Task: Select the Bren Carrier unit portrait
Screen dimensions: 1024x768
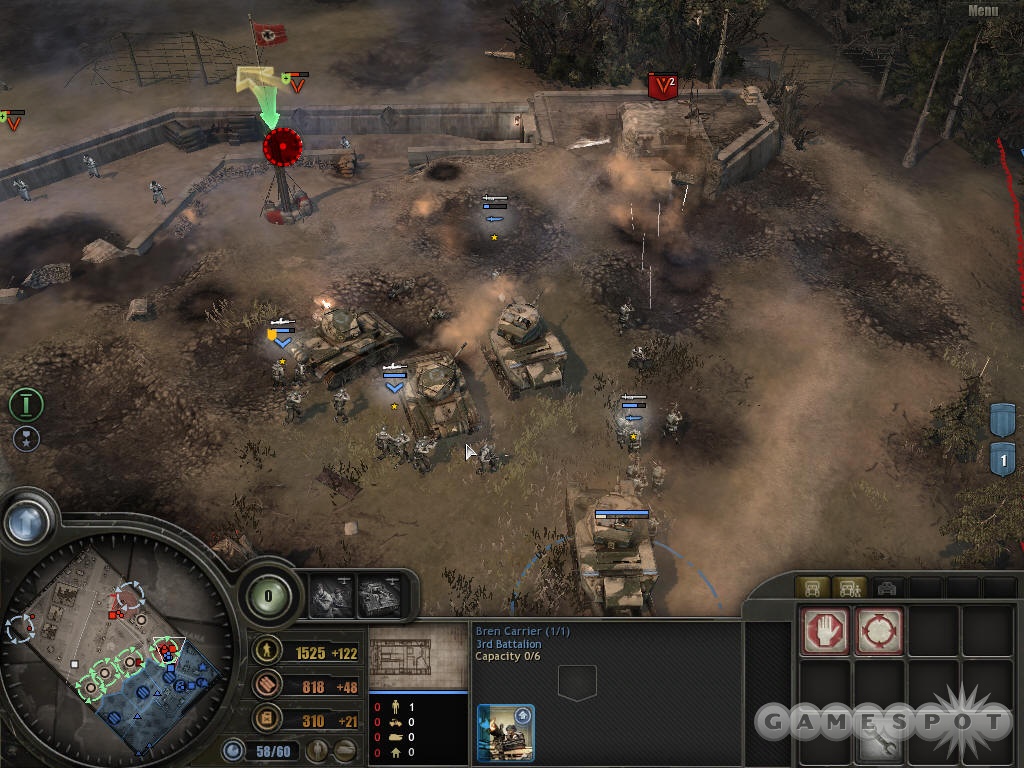Action: [505, 733]
